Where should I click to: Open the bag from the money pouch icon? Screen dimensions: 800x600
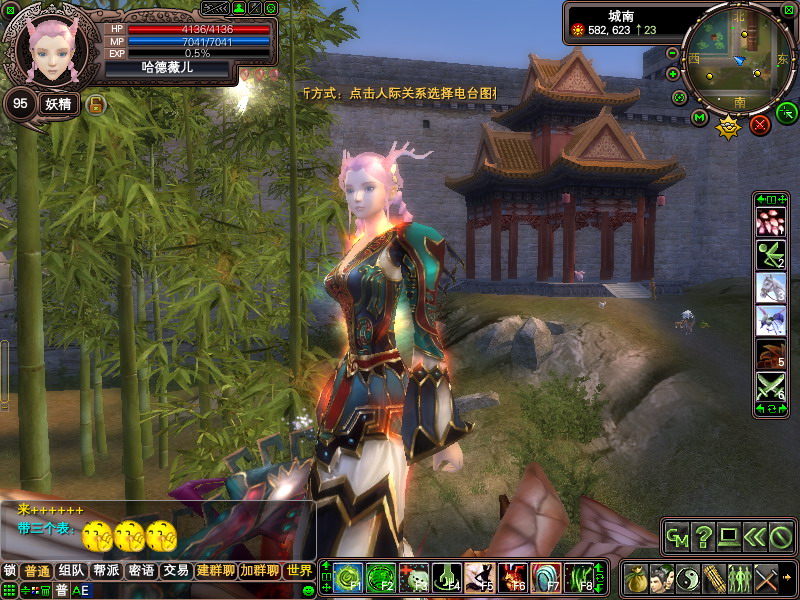[636, 578]
